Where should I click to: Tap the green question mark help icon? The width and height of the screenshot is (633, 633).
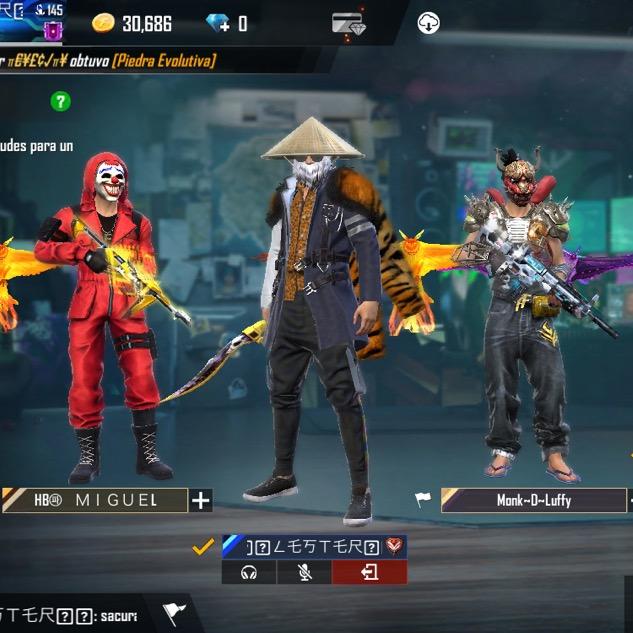(61, 101)
